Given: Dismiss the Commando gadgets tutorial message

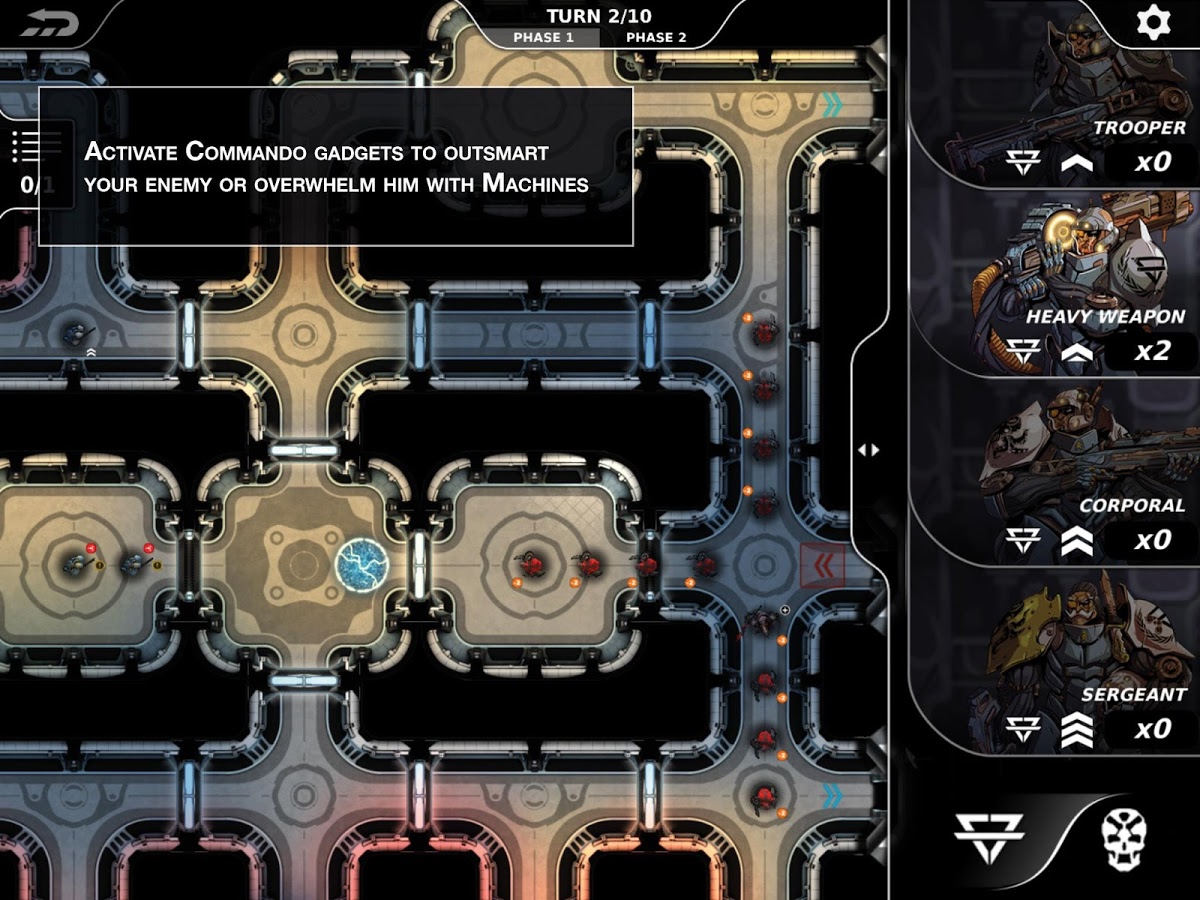Looking at the screenshot, I should pyautogui.click(x=335, y=166).
